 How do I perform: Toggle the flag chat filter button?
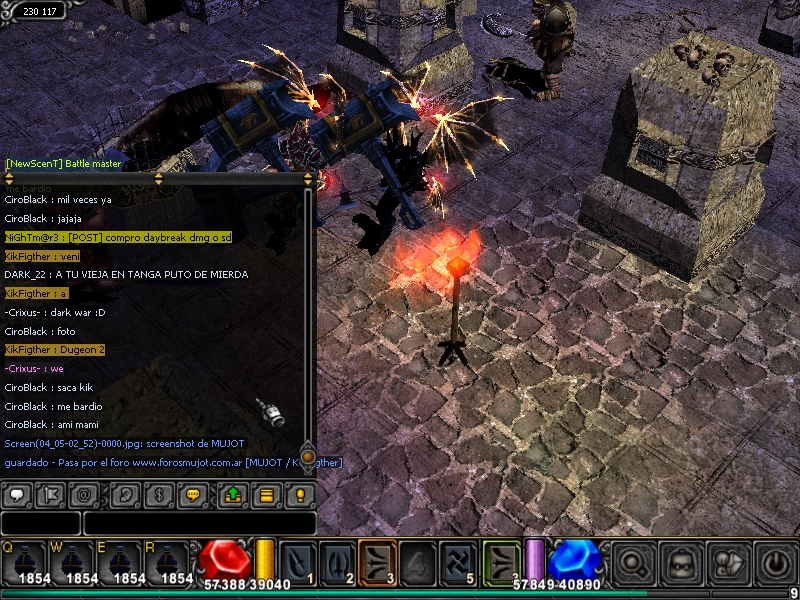coord(51,494)
